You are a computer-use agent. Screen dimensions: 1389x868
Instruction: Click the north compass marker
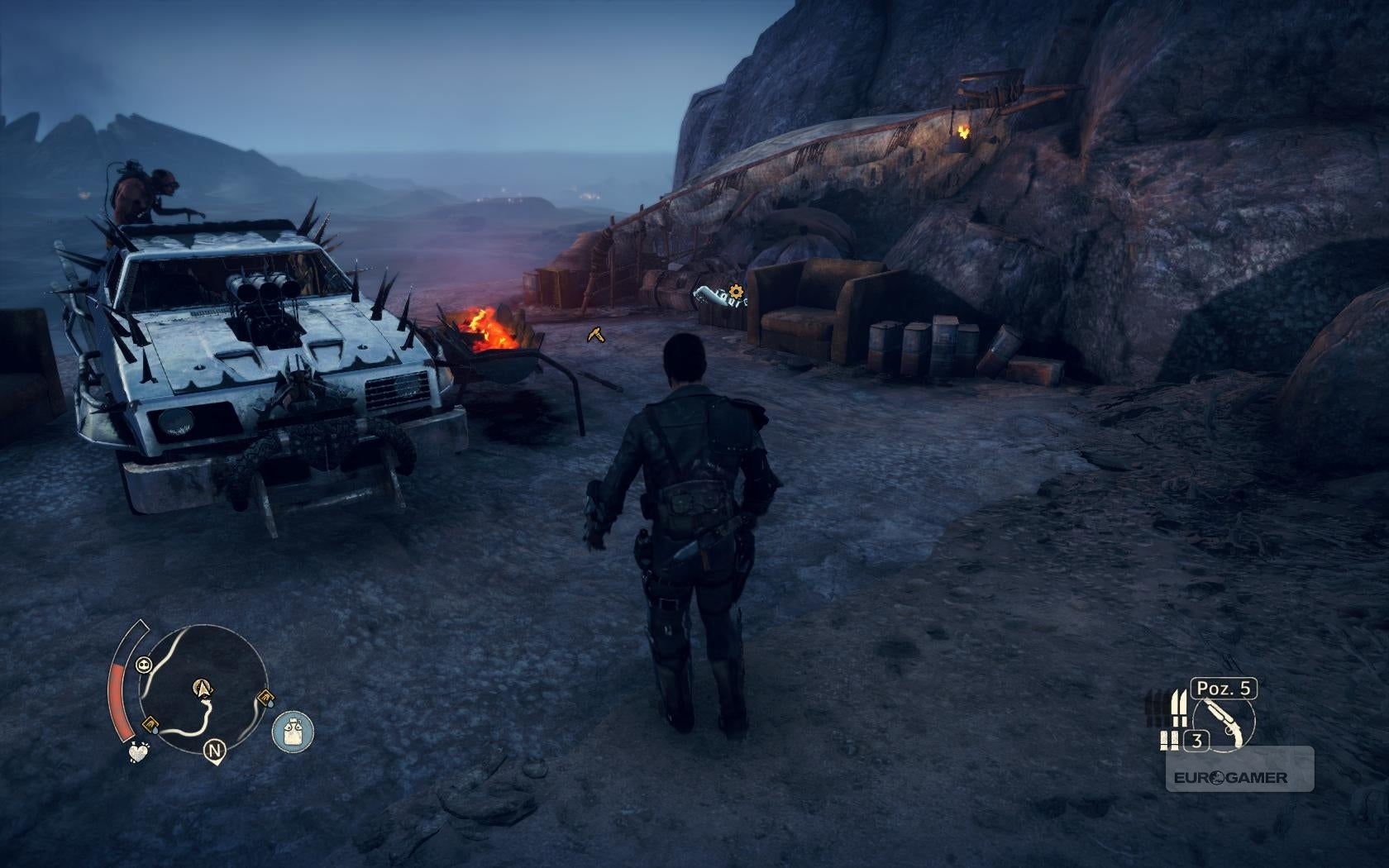(215, 751)
